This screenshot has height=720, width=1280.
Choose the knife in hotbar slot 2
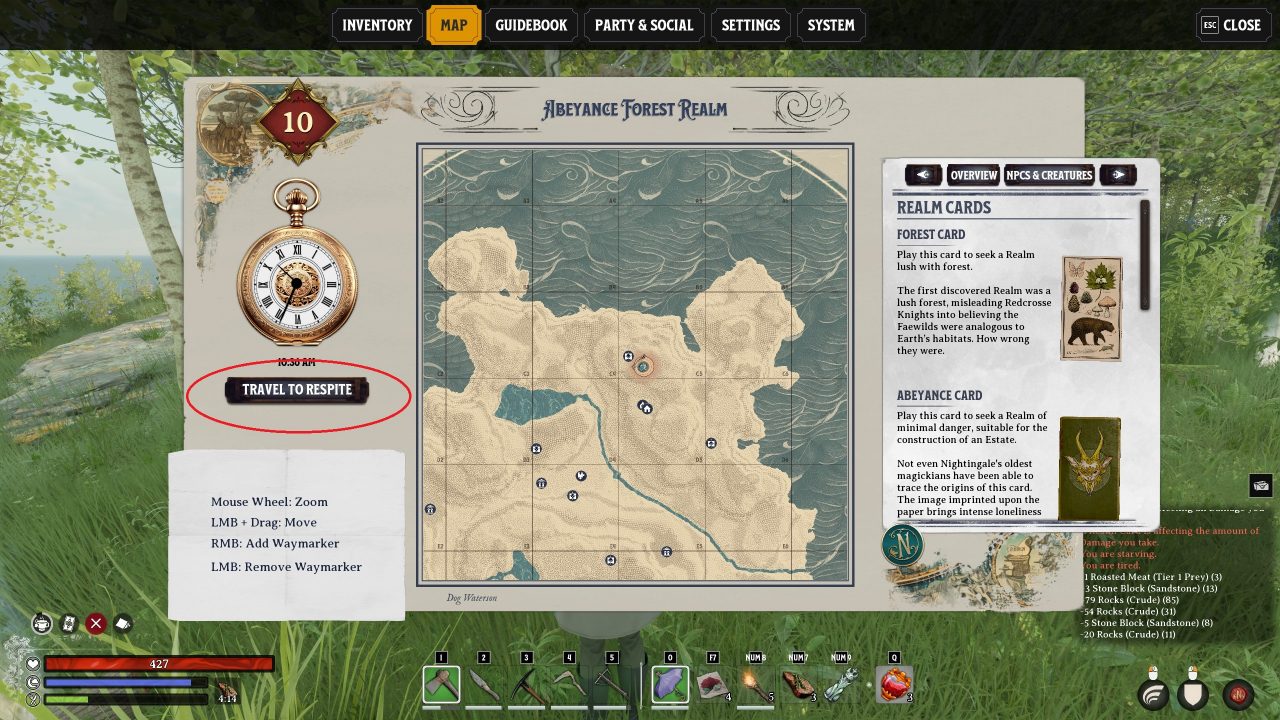[484, 685]
